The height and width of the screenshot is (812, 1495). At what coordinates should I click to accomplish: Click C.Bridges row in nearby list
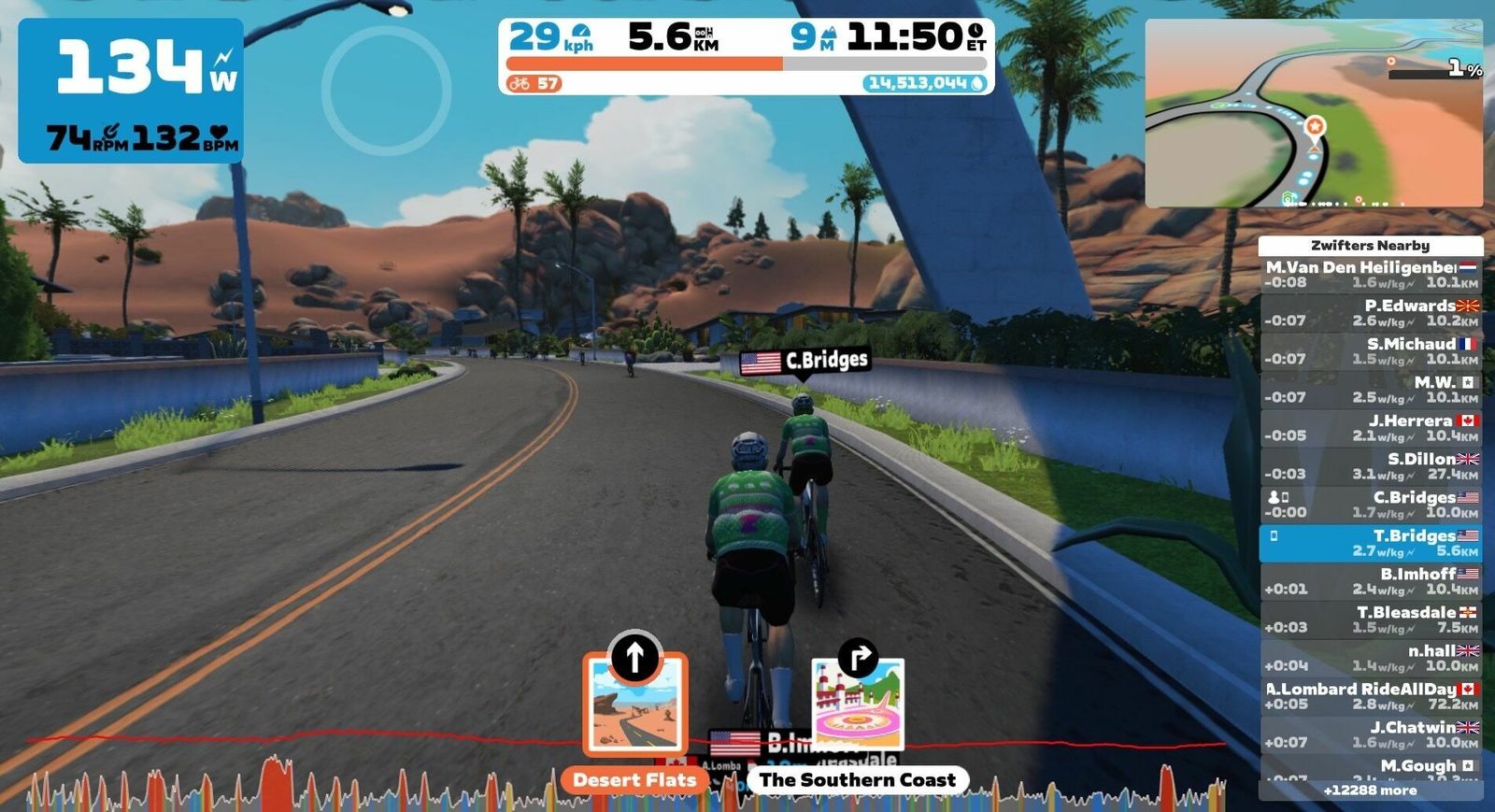tap(1370, 505)
